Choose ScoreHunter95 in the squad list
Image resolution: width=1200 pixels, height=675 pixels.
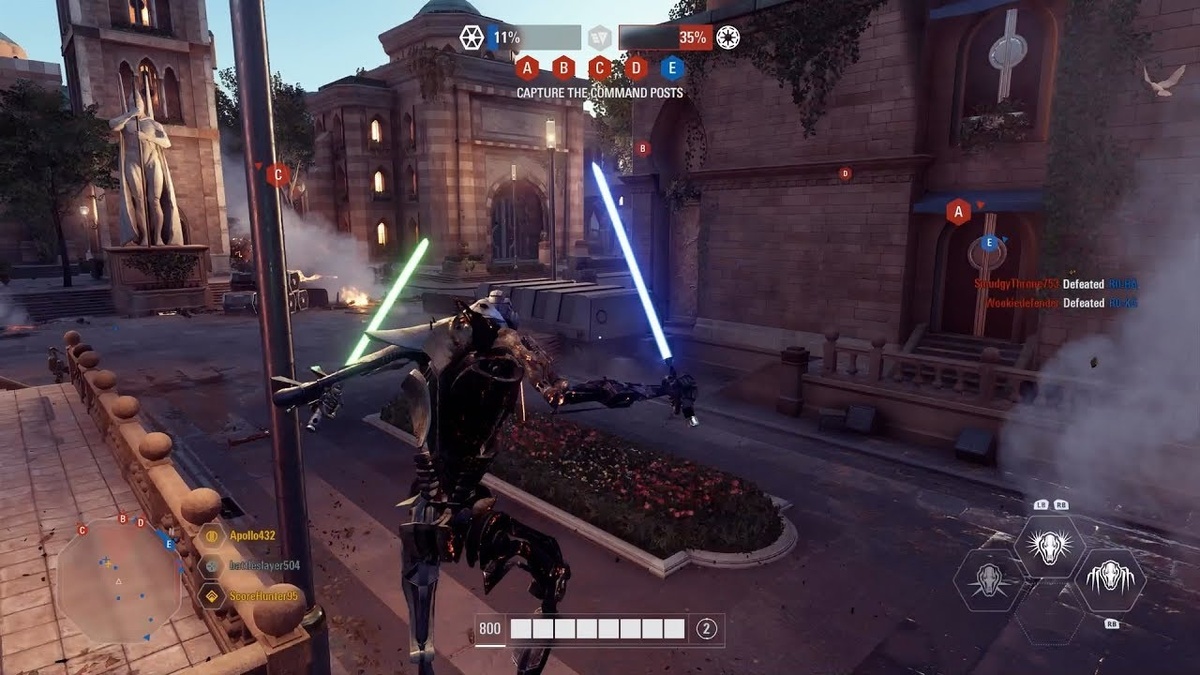(263, 596)
